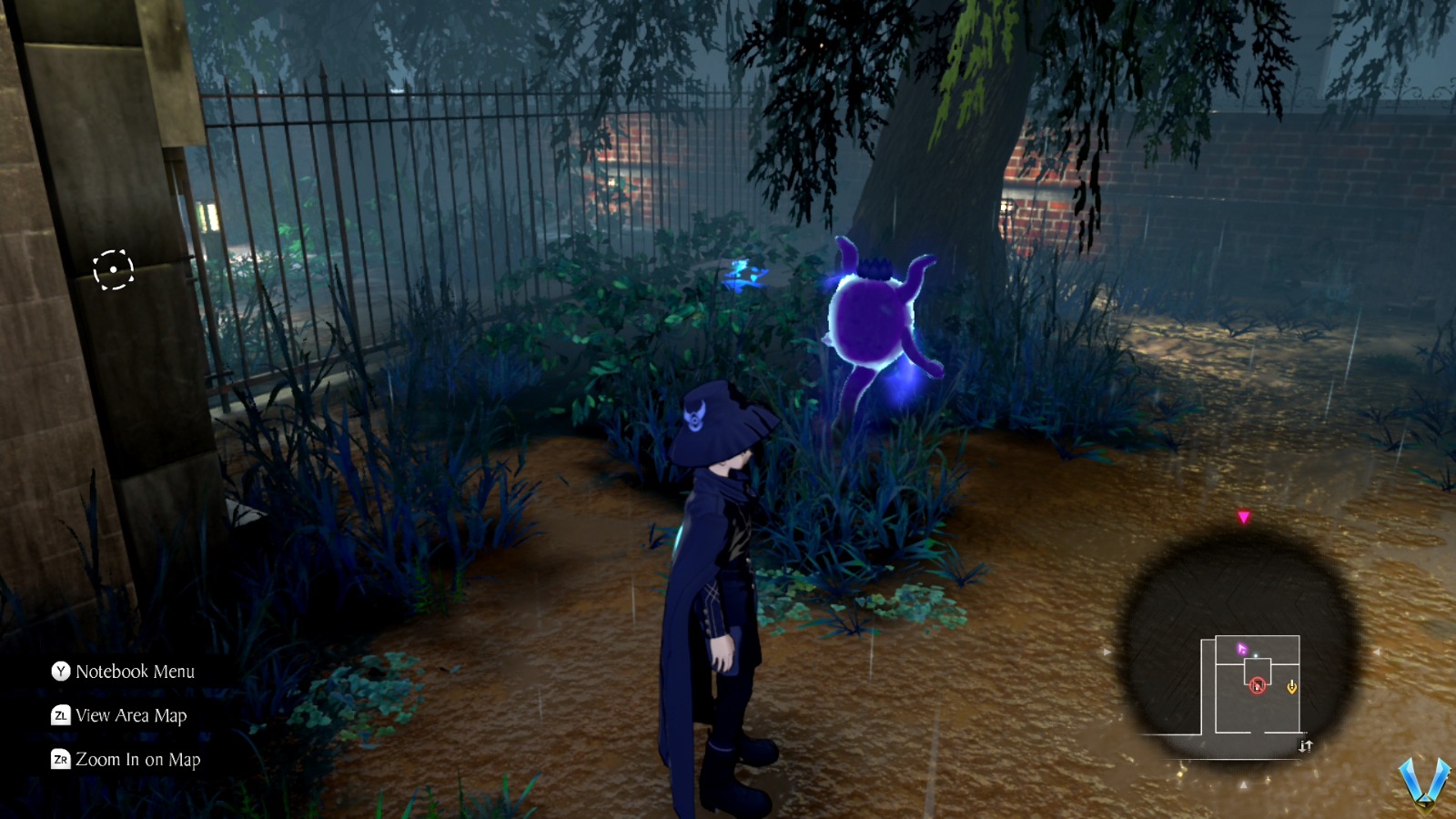Click the red no-entry marker on the minimap
Viewport: 1456px width, 819px height.
coord(1258,685)
